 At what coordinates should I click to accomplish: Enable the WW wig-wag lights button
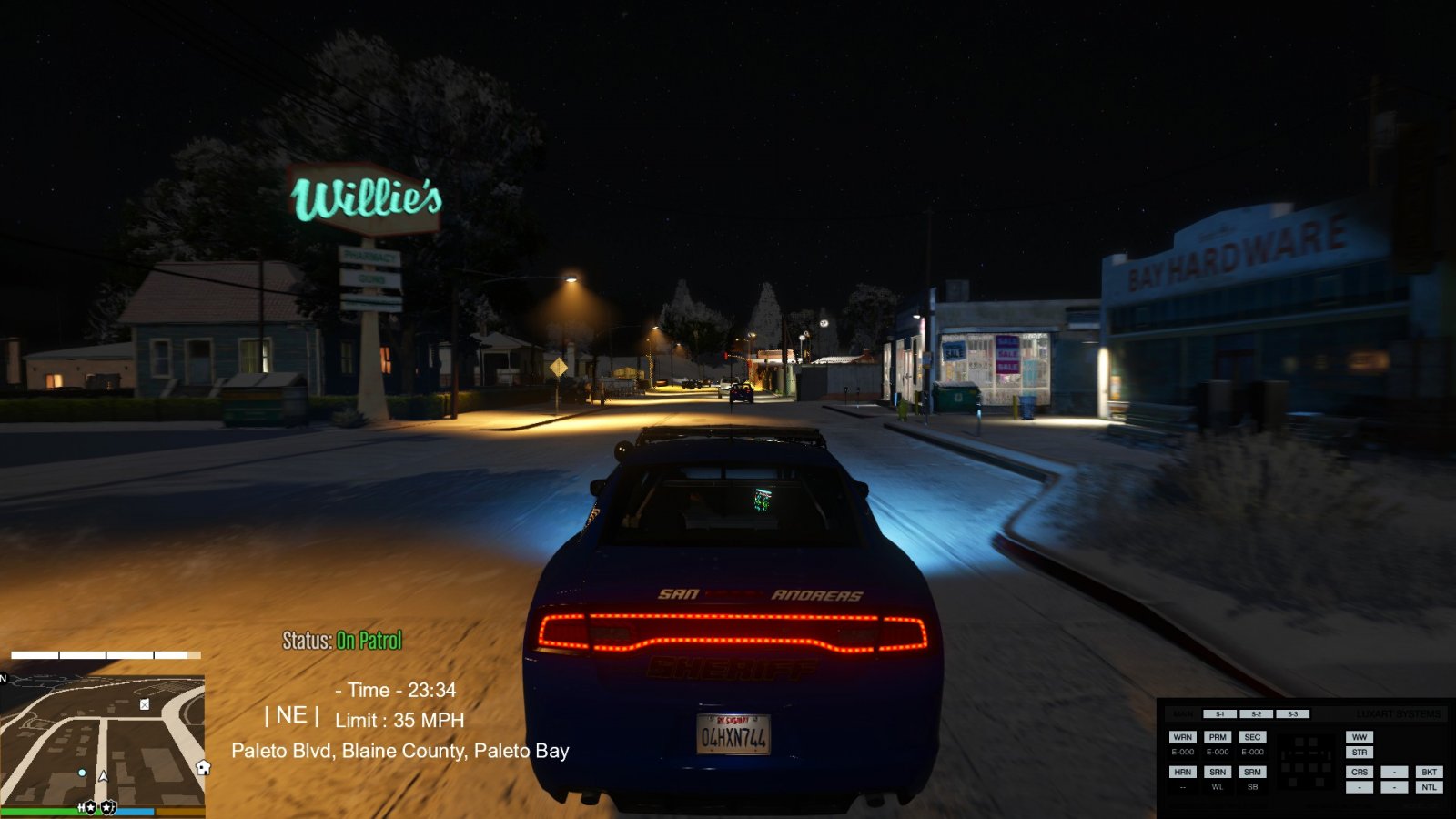1360,737
